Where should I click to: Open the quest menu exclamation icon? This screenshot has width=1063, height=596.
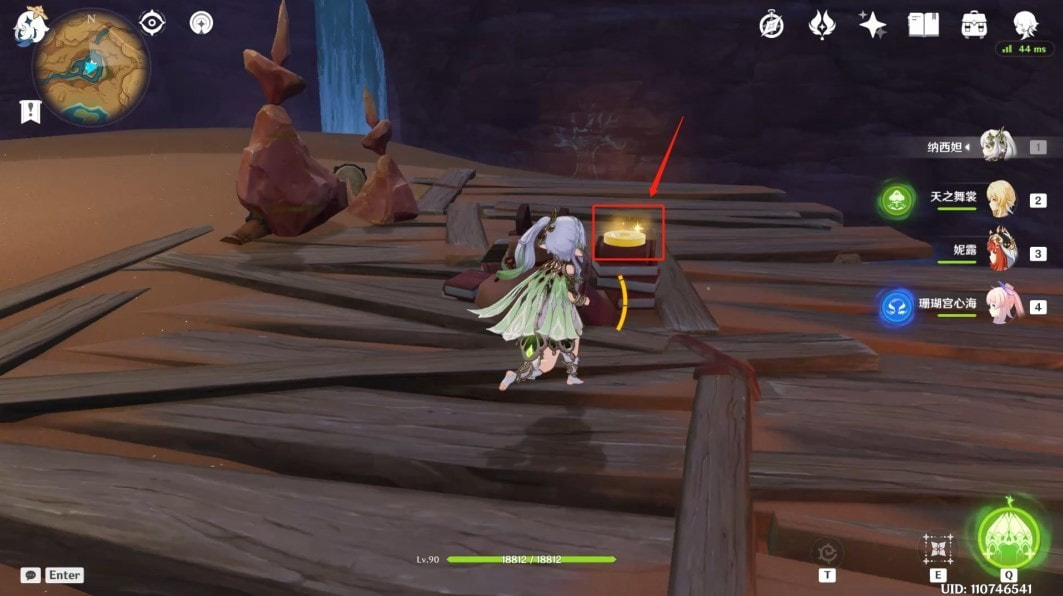coord(30,111)
